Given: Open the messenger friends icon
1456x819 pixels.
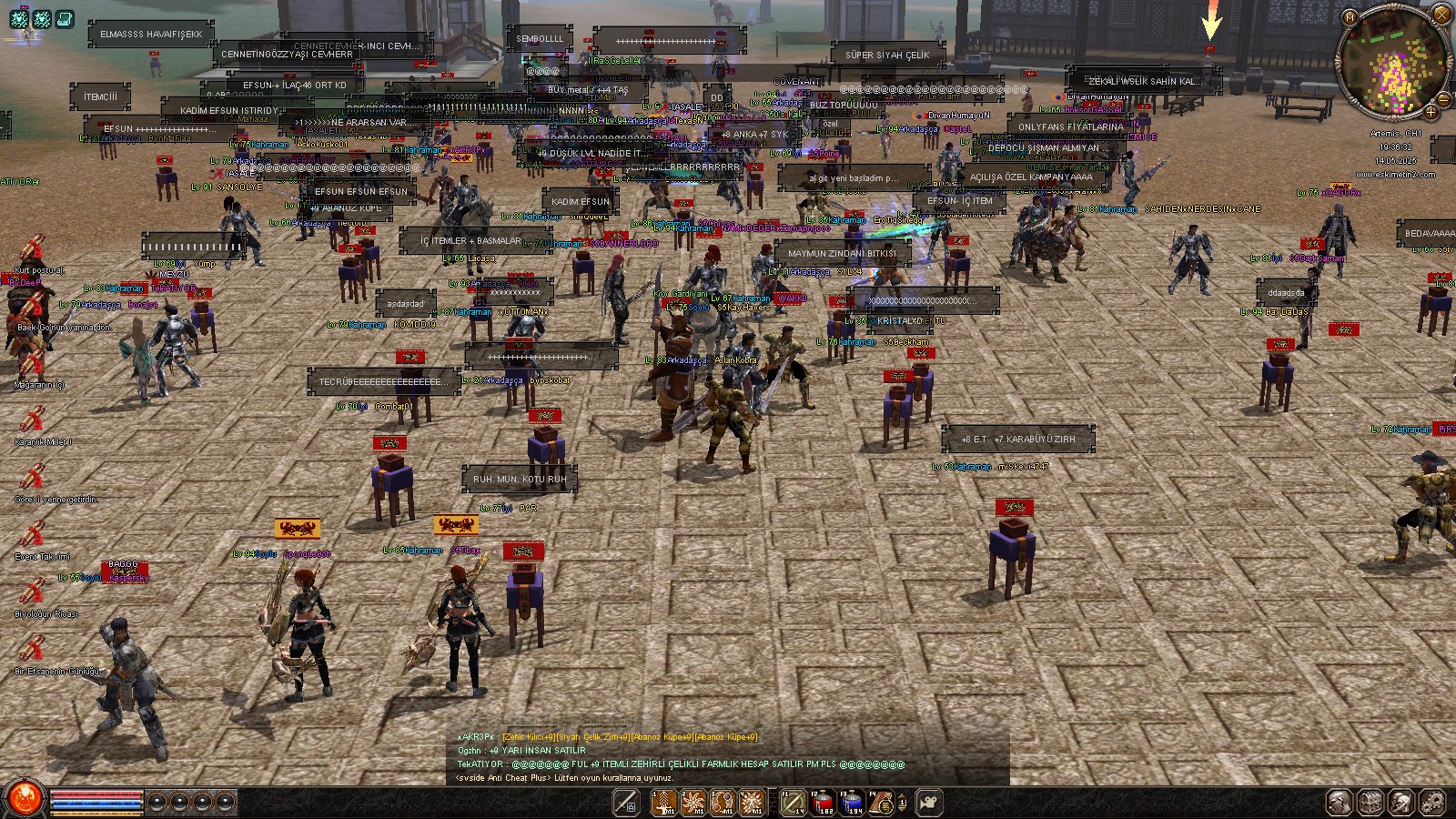Looking at the screenshot, I should pyautogui.click(x=1401, y=803).
